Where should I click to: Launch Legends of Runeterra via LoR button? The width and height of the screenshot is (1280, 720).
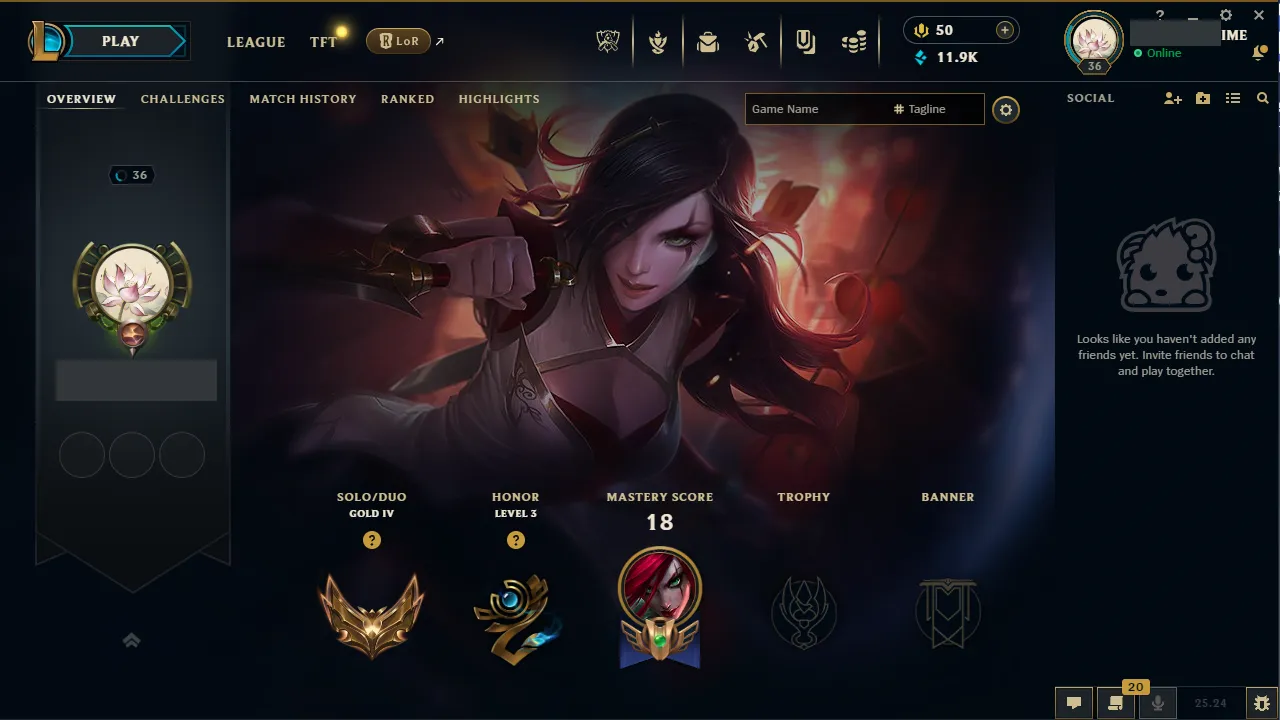tap(399, 41)
